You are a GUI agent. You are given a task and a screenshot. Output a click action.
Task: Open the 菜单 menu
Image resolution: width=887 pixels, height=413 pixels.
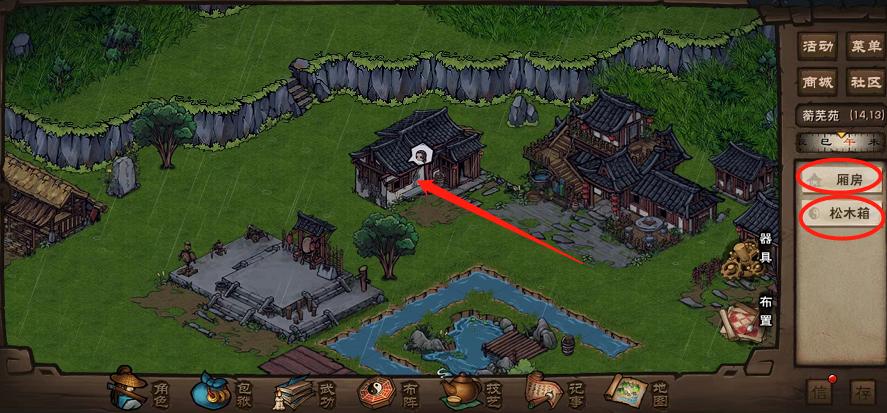tap(864, 46)
